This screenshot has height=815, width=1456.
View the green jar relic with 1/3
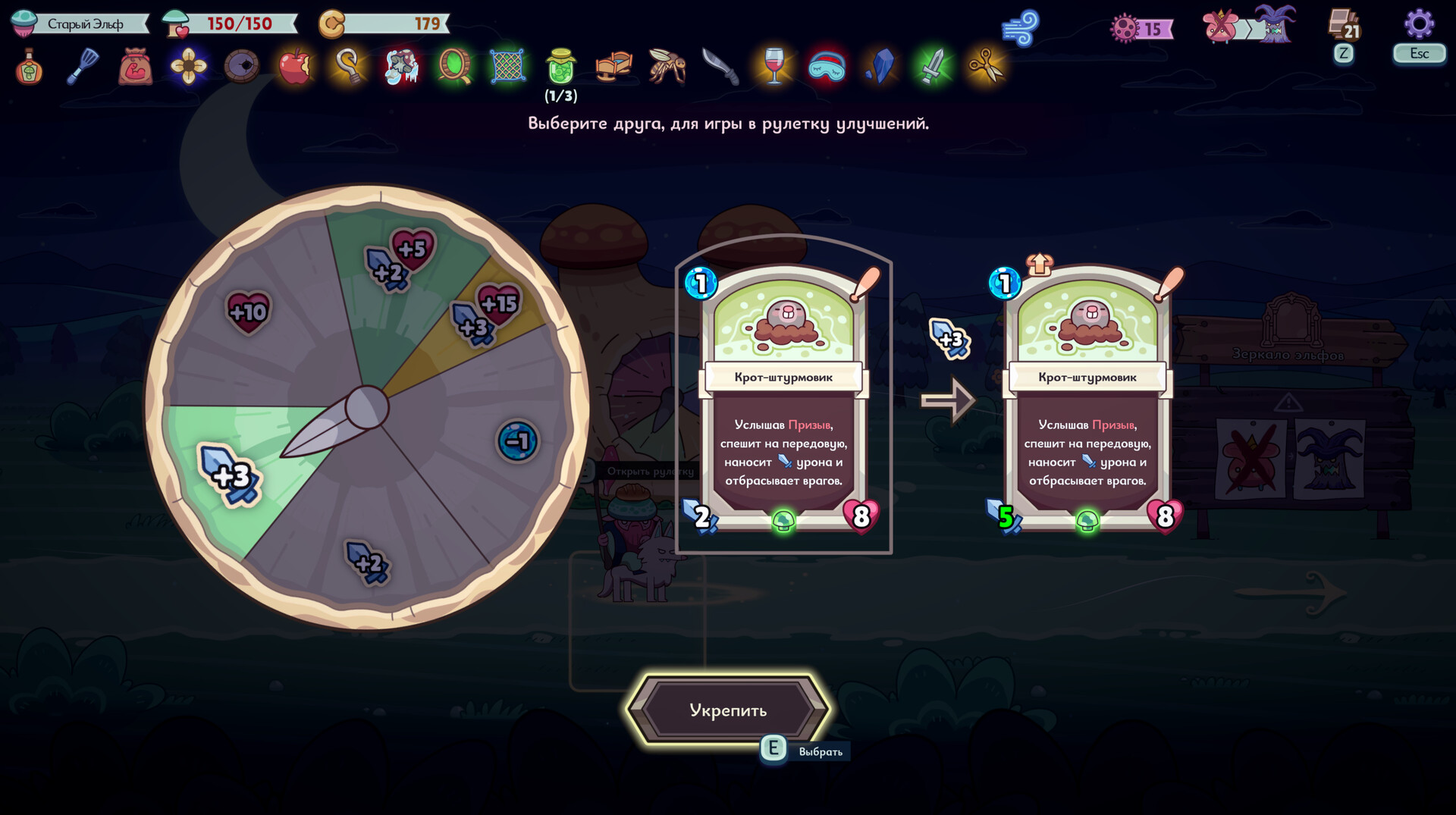pyautogui.click(x=561, y=67)
